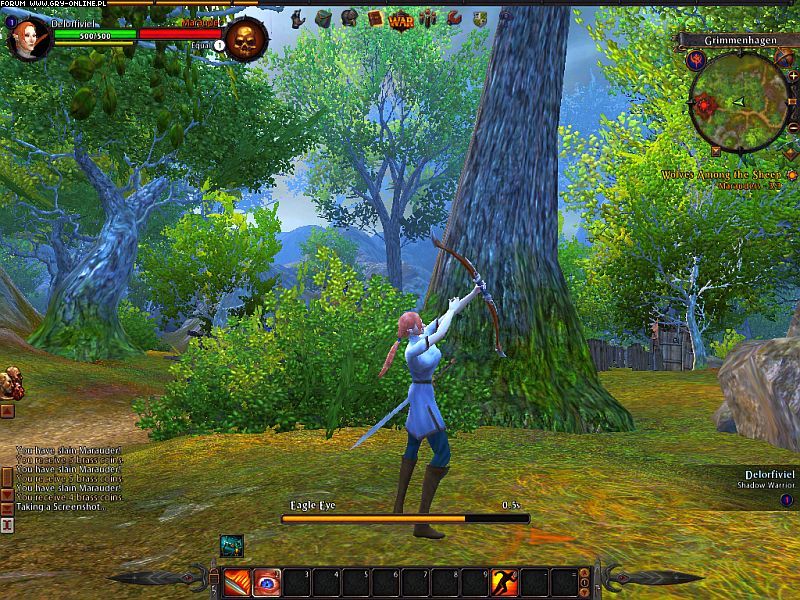Open the red tome book icon

tap(375, 18)
